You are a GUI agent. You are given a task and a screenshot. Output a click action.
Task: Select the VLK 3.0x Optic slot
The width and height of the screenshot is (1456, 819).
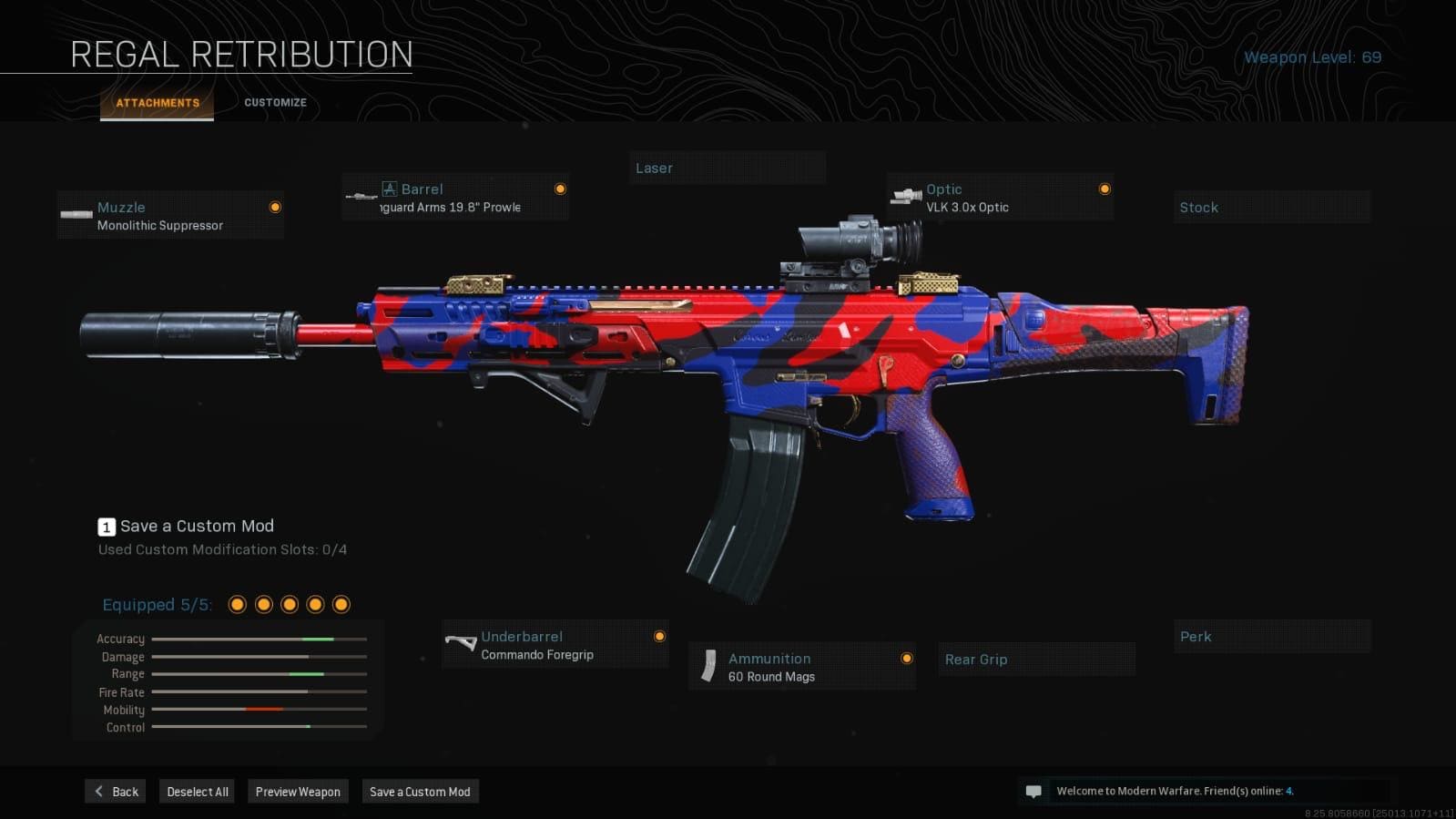point(1000,198)
